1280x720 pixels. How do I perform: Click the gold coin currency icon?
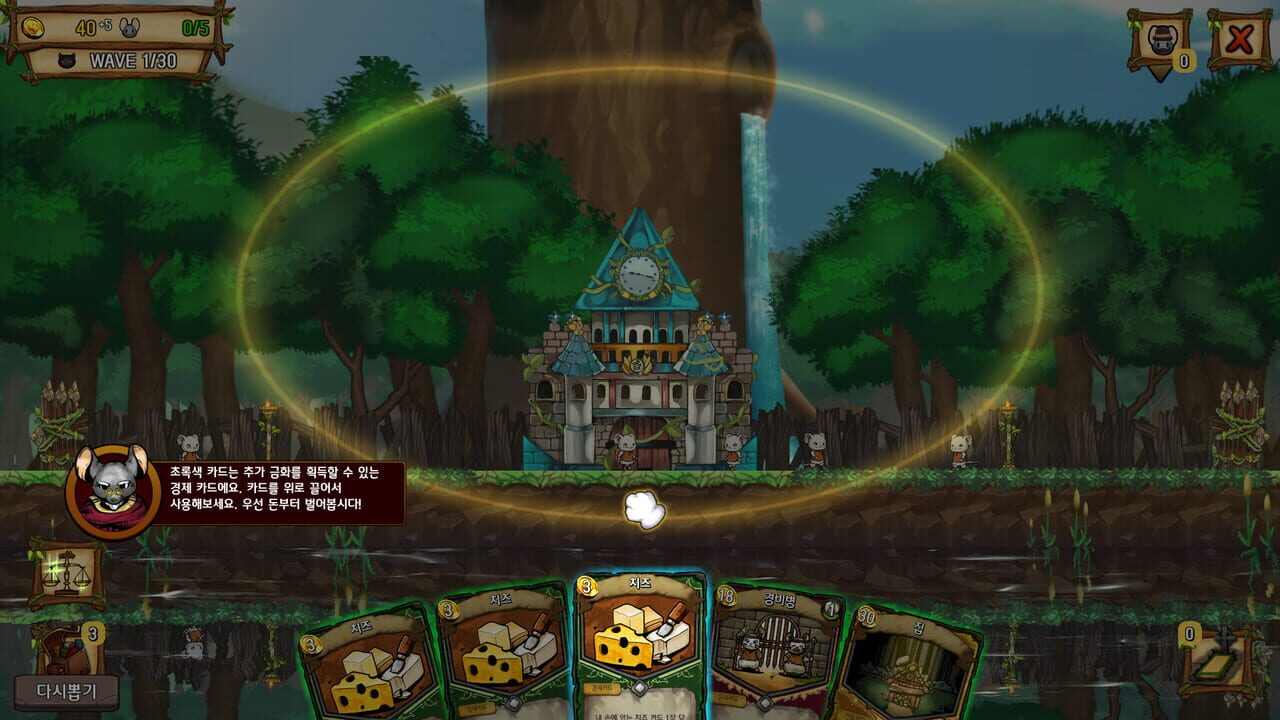click(32, 27)
